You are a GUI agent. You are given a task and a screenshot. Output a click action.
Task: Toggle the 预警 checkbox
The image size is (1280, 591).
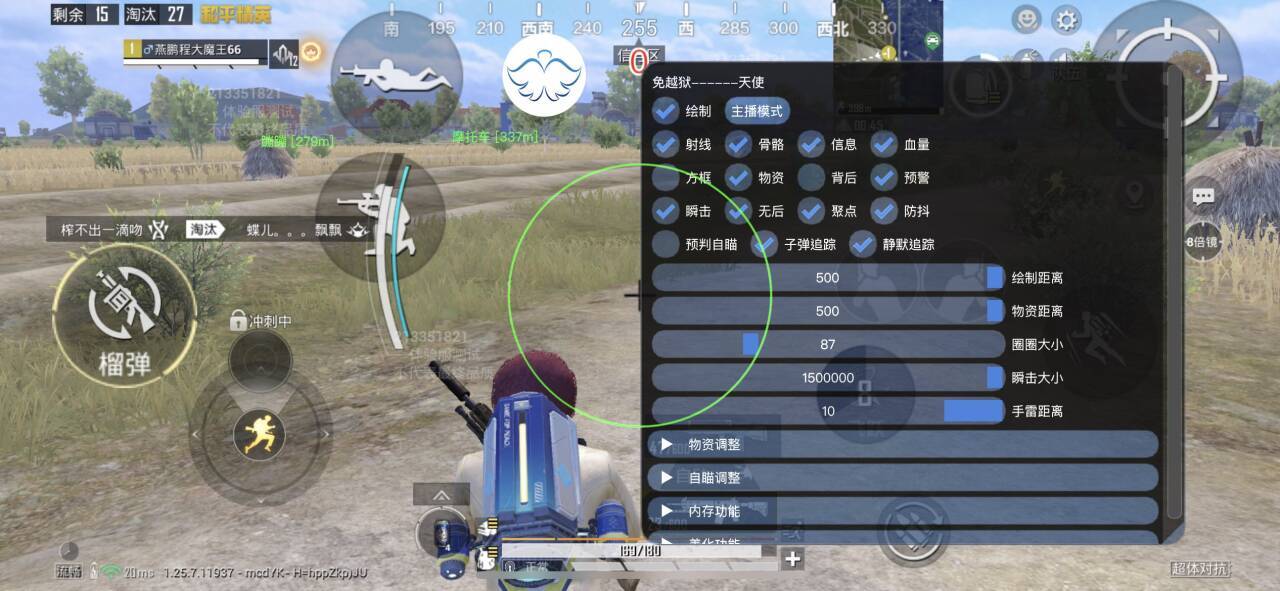coord(884,178)
